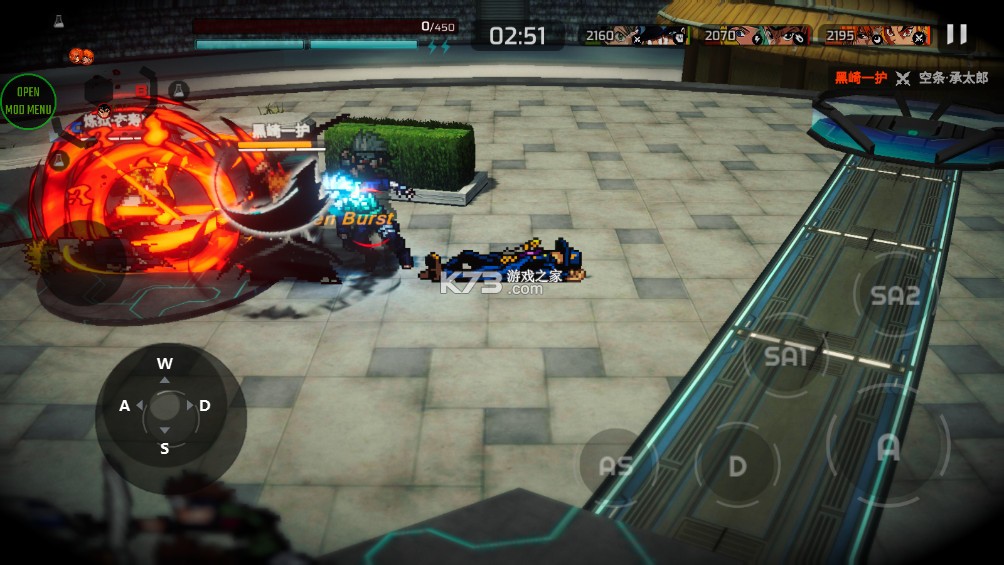Screen dimensions: 1004x565
Task: Hit the large A attack button
Action: pos(887,447)
